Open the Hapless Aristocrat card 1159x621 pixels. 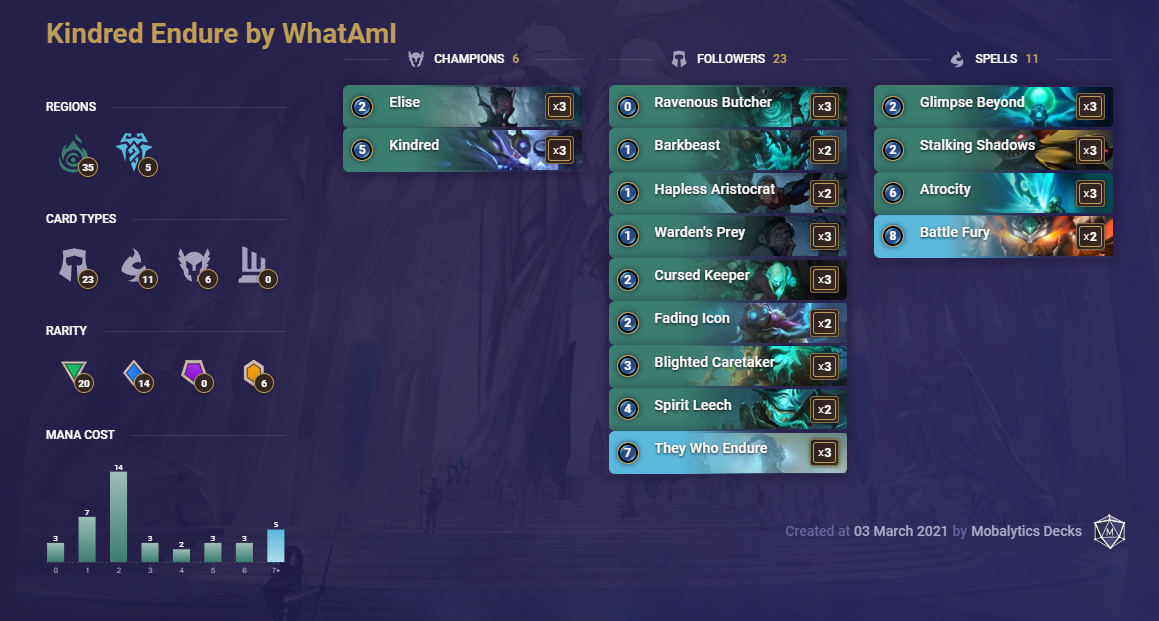(x=727, y=193)
